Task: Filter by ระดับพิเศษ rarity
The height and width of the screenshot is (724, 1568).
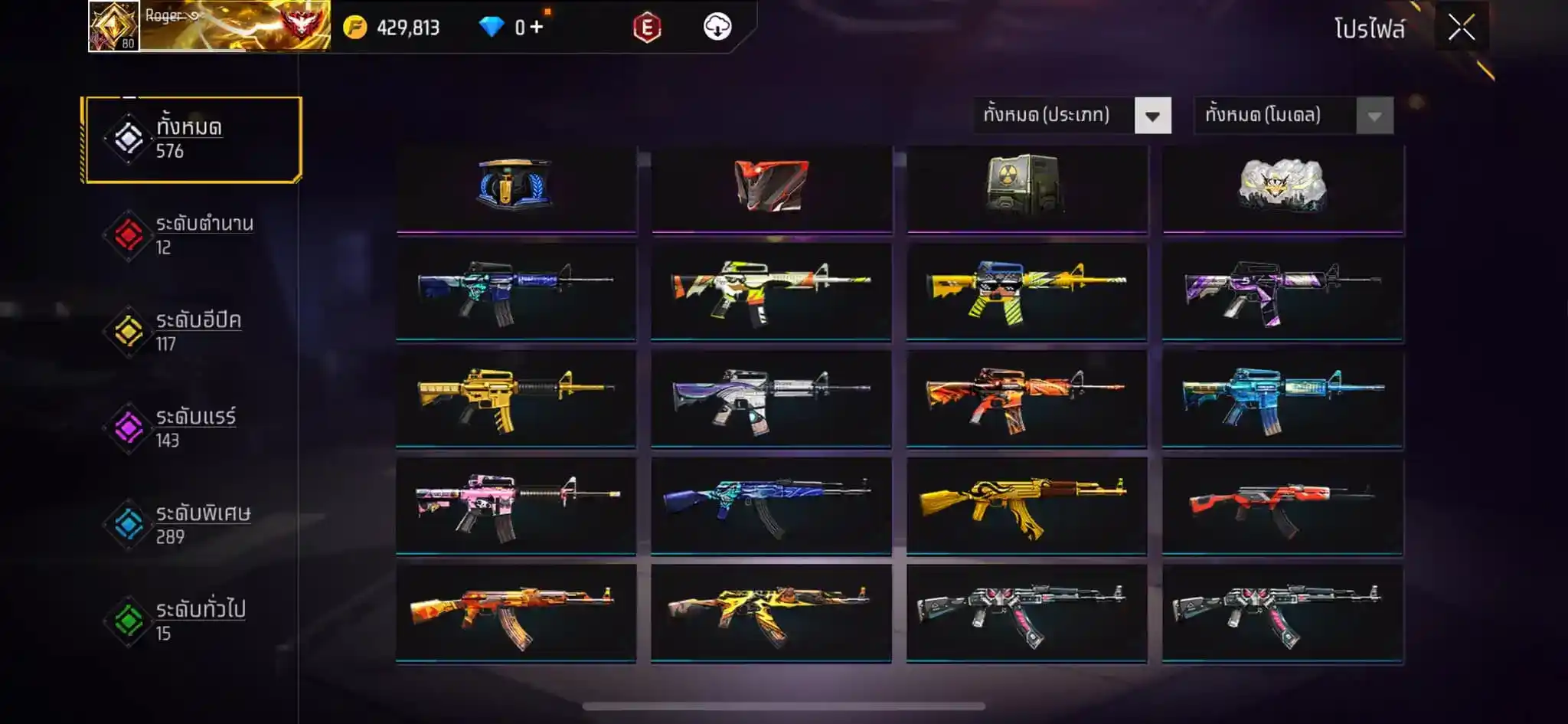Action: (193, 525)
